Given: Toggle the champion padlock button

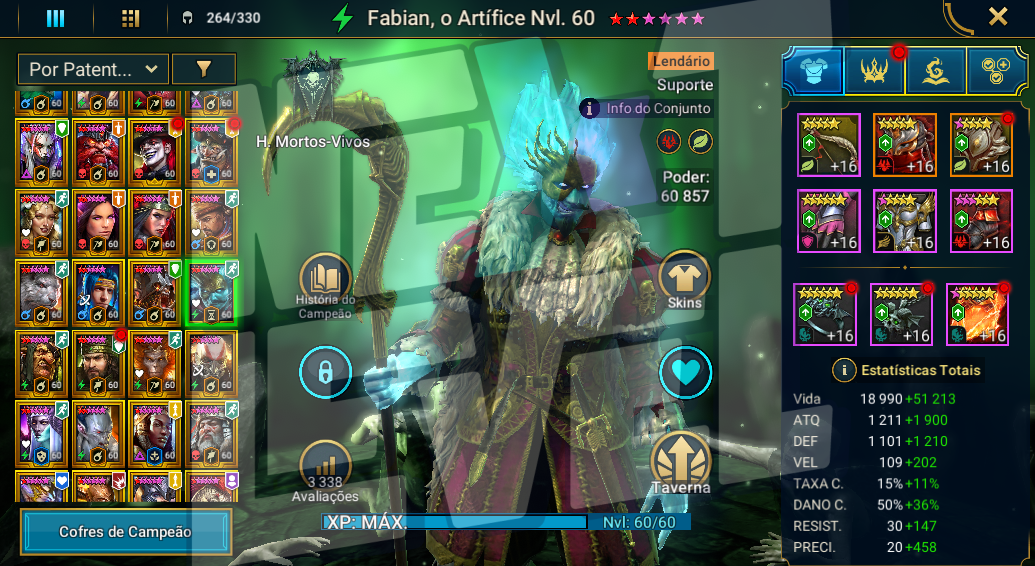Looking at the screenshot, I should [325, 373].
